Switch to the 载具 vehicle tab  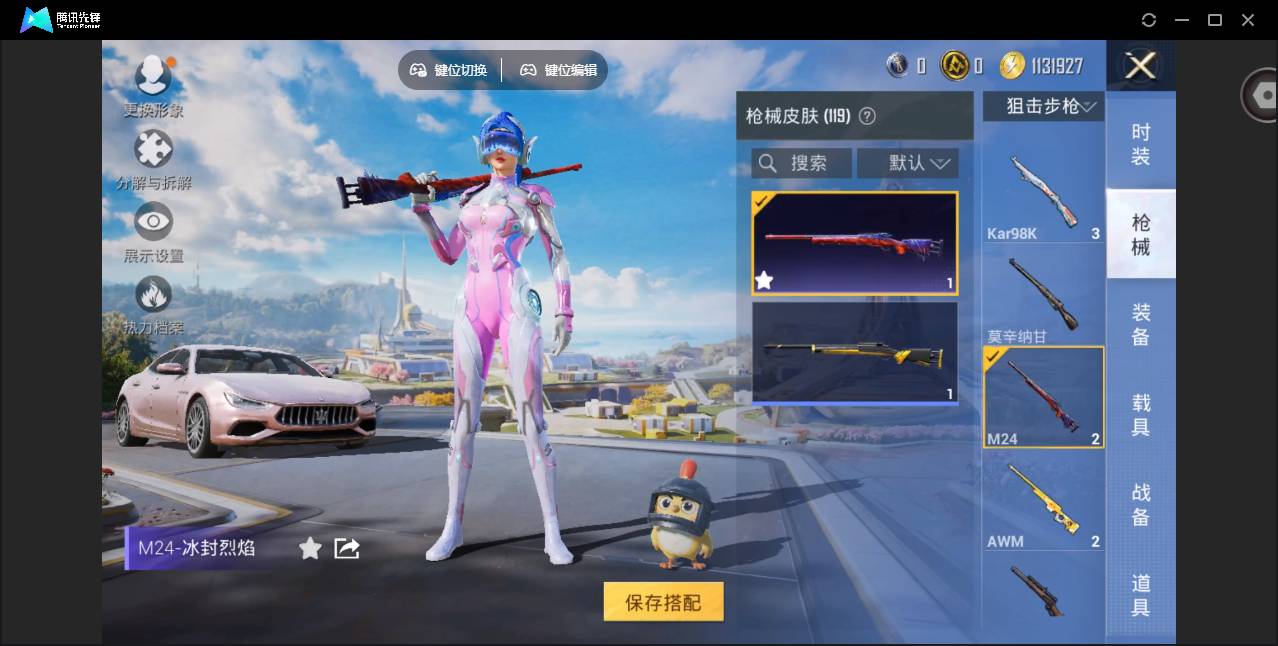pyautogui.click(x=1140, y=415)
